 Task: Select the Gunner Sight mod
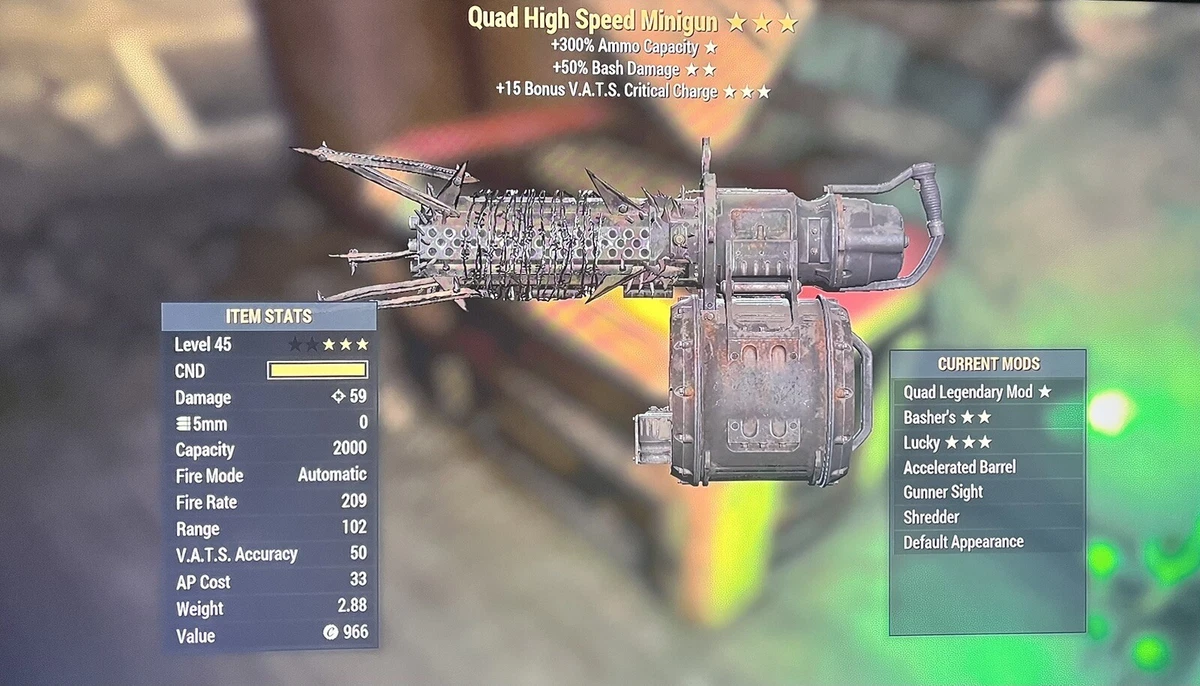click(943, 492)
